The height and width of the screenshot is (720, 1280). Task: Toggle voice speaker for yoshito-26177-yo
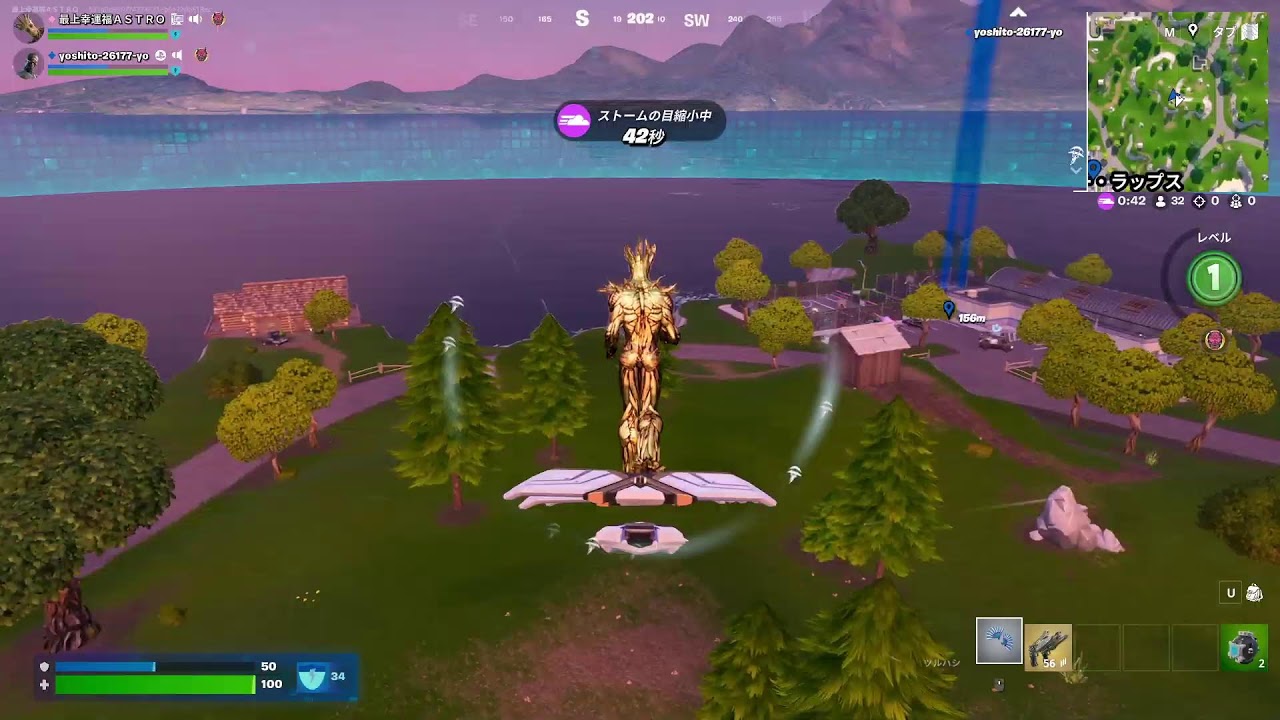(x=177, y=56)
